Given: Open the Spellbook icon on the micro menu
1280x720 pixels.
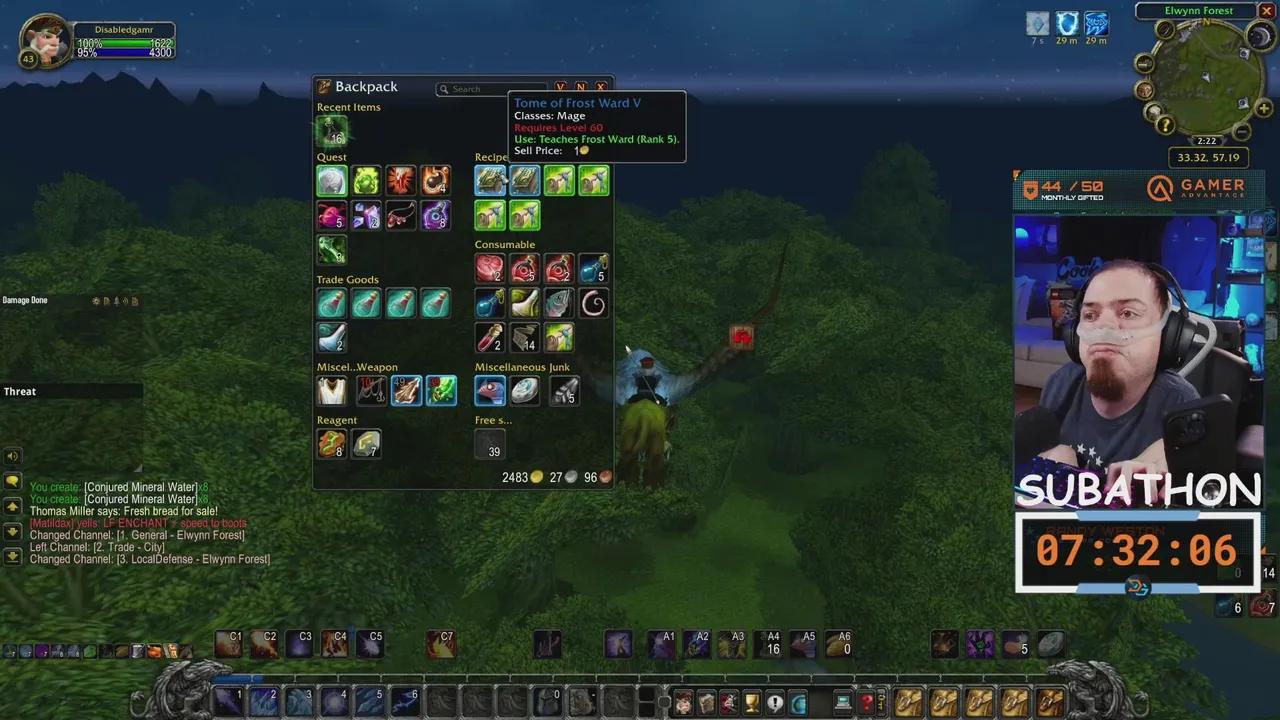Looking at the screenshot, I should coord(706,703).
